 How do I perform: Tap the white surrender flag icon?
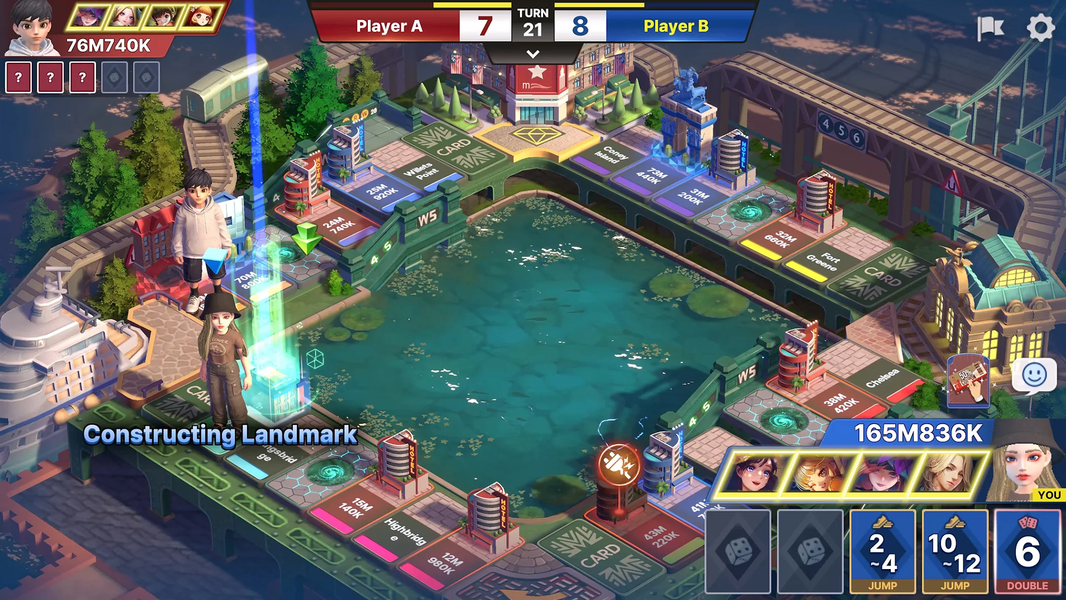coord(990,28)
